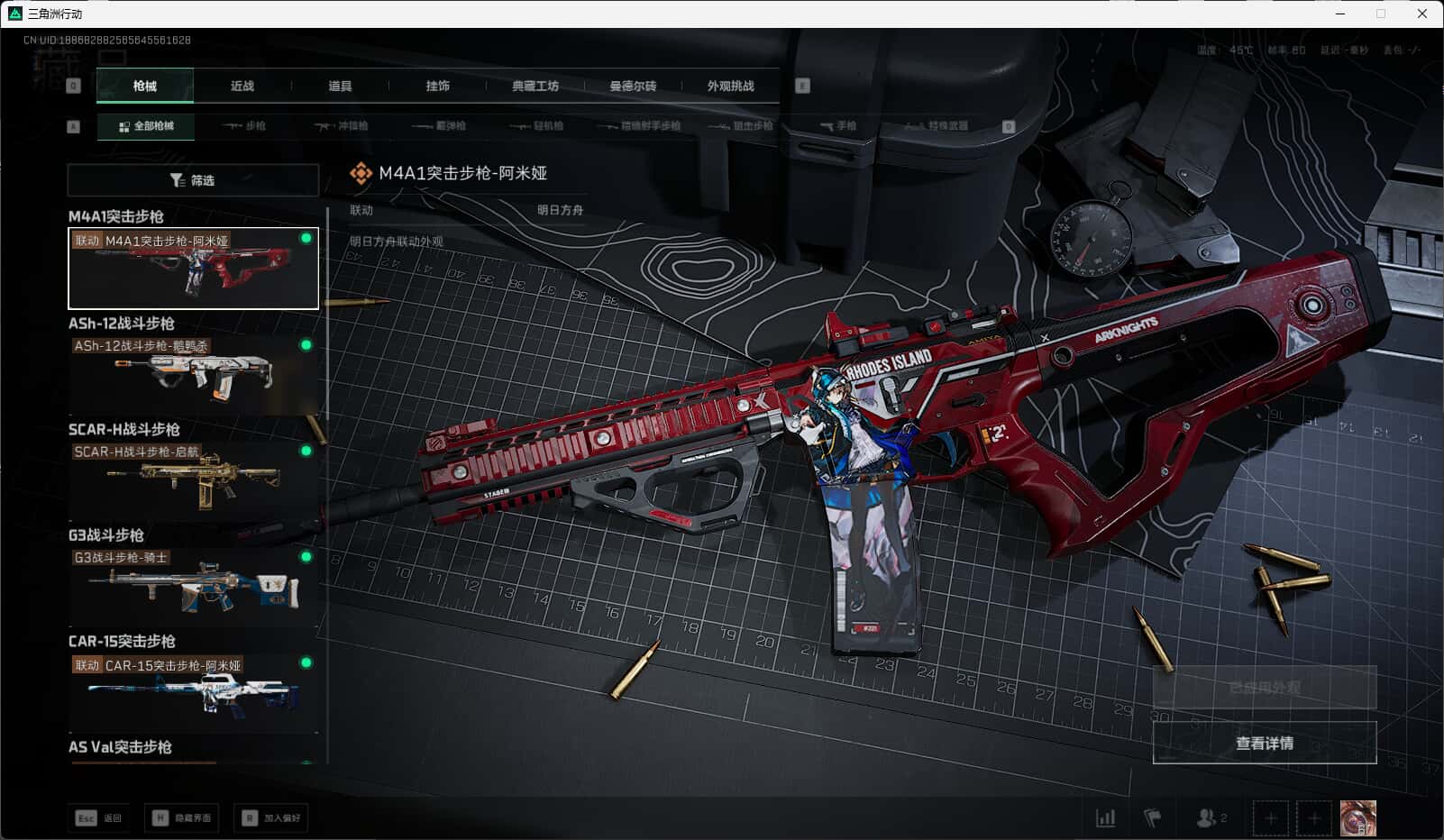Go to the 典藏工坊 tab
This screenshot has height=840, width=1444.
pos(535,87)
